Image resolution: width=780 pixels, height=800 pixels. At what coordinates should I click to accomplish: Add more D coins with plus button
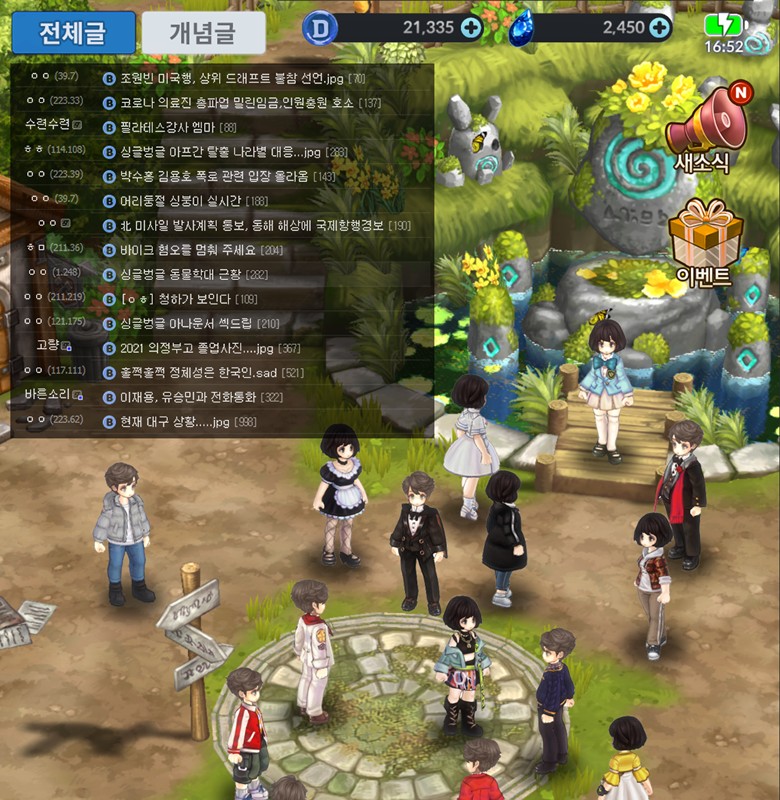click(x=471, y=28)
